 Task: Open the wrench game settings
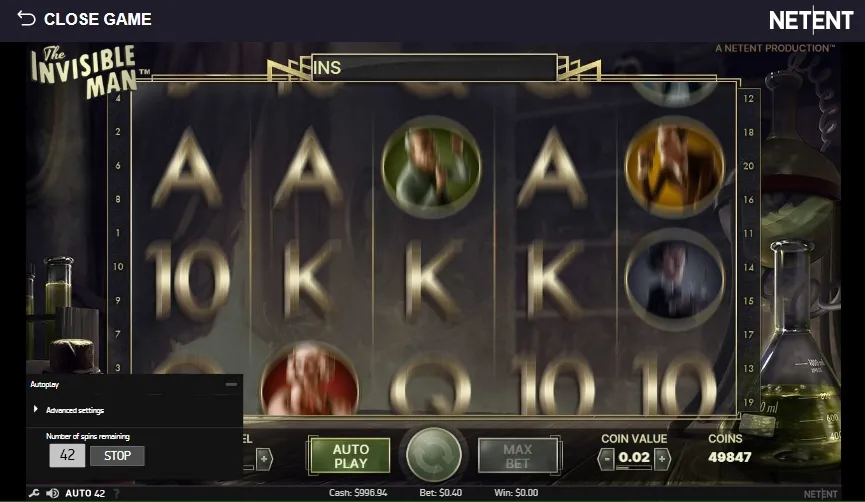click(x=34, y=493)
